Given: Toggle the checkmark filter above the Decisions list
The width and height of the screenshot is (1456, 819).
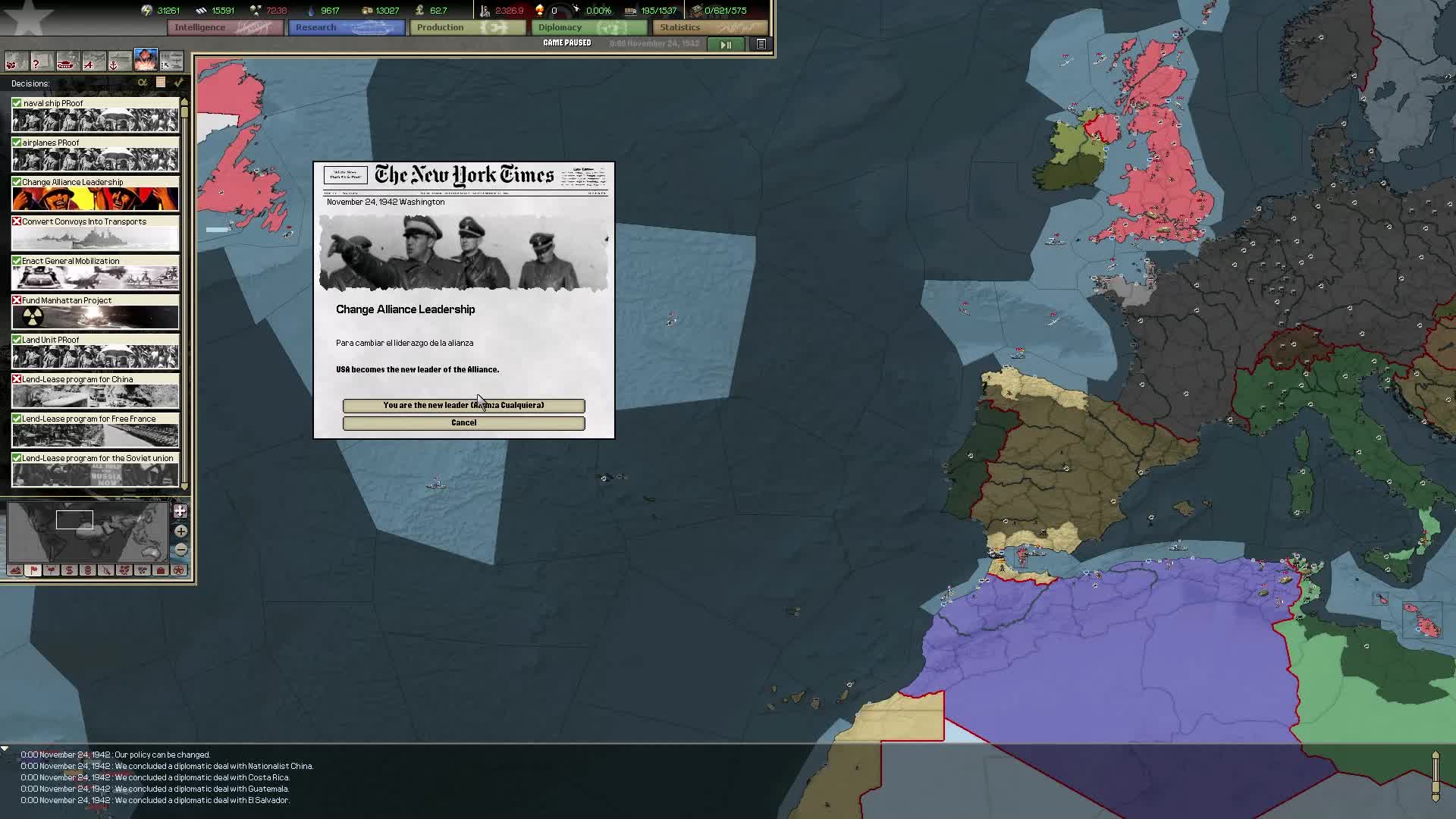Looking at the screenshot, I should pos(180,83).
